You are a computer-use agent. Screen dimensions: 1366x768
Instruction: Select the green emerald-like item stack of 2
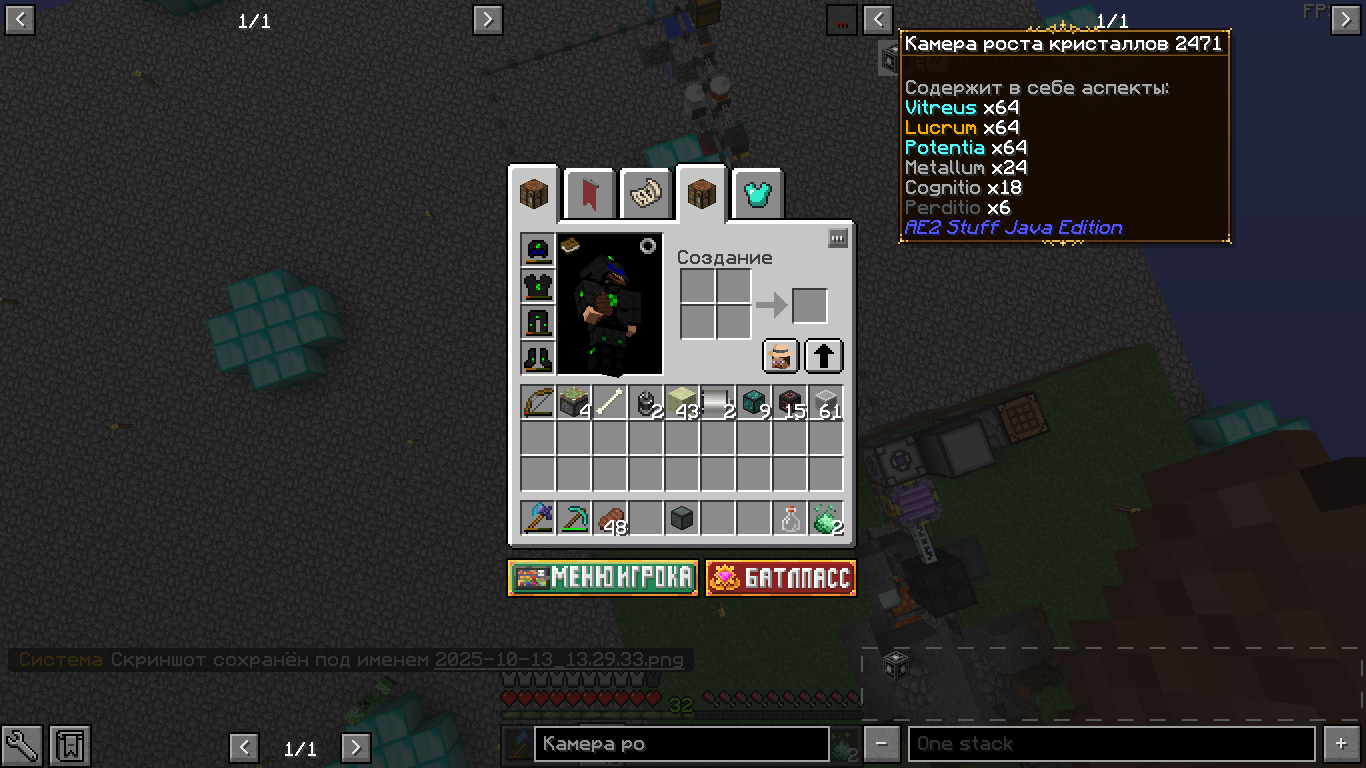(x=826, y=519)
